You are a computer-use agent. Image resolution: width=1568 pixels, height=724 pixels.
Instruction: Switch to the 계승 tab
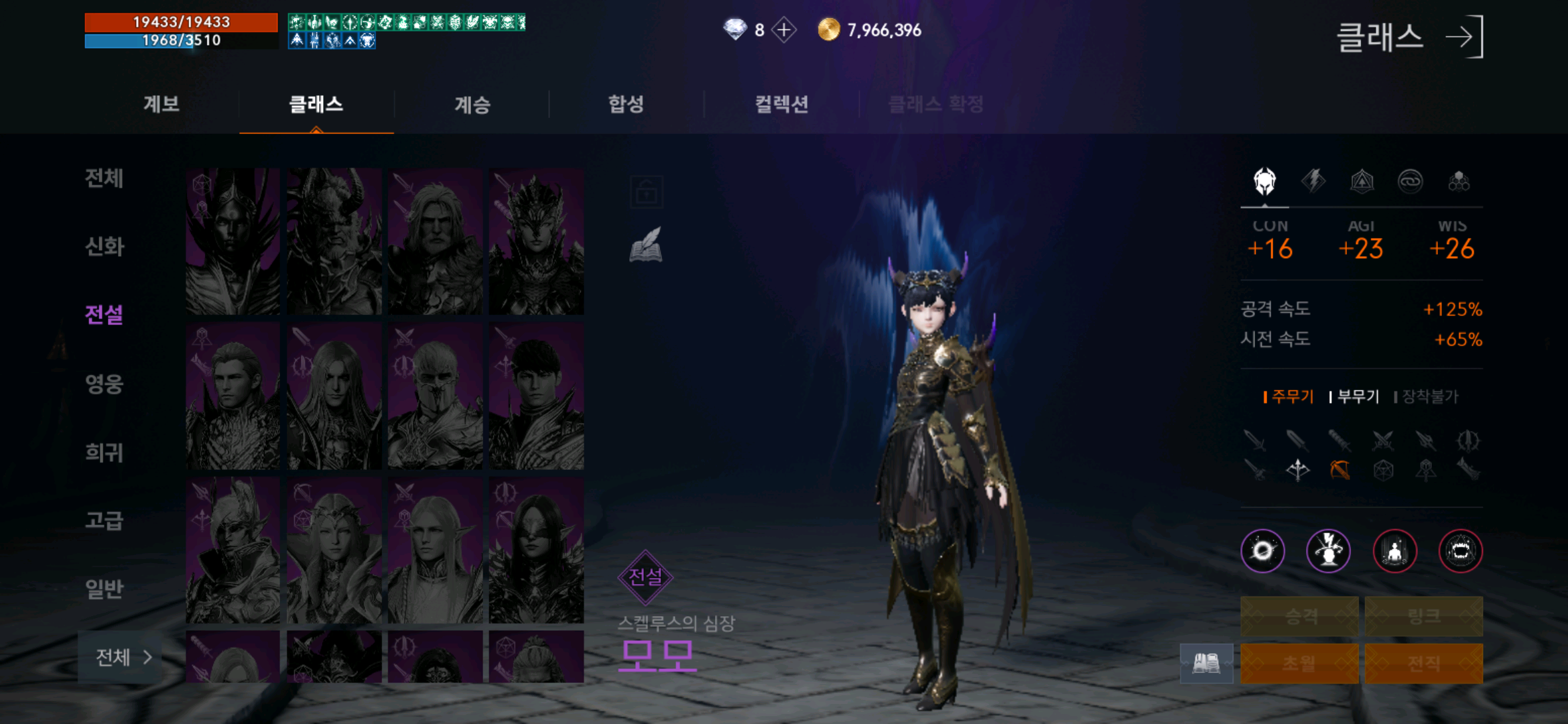pos(474,104)
